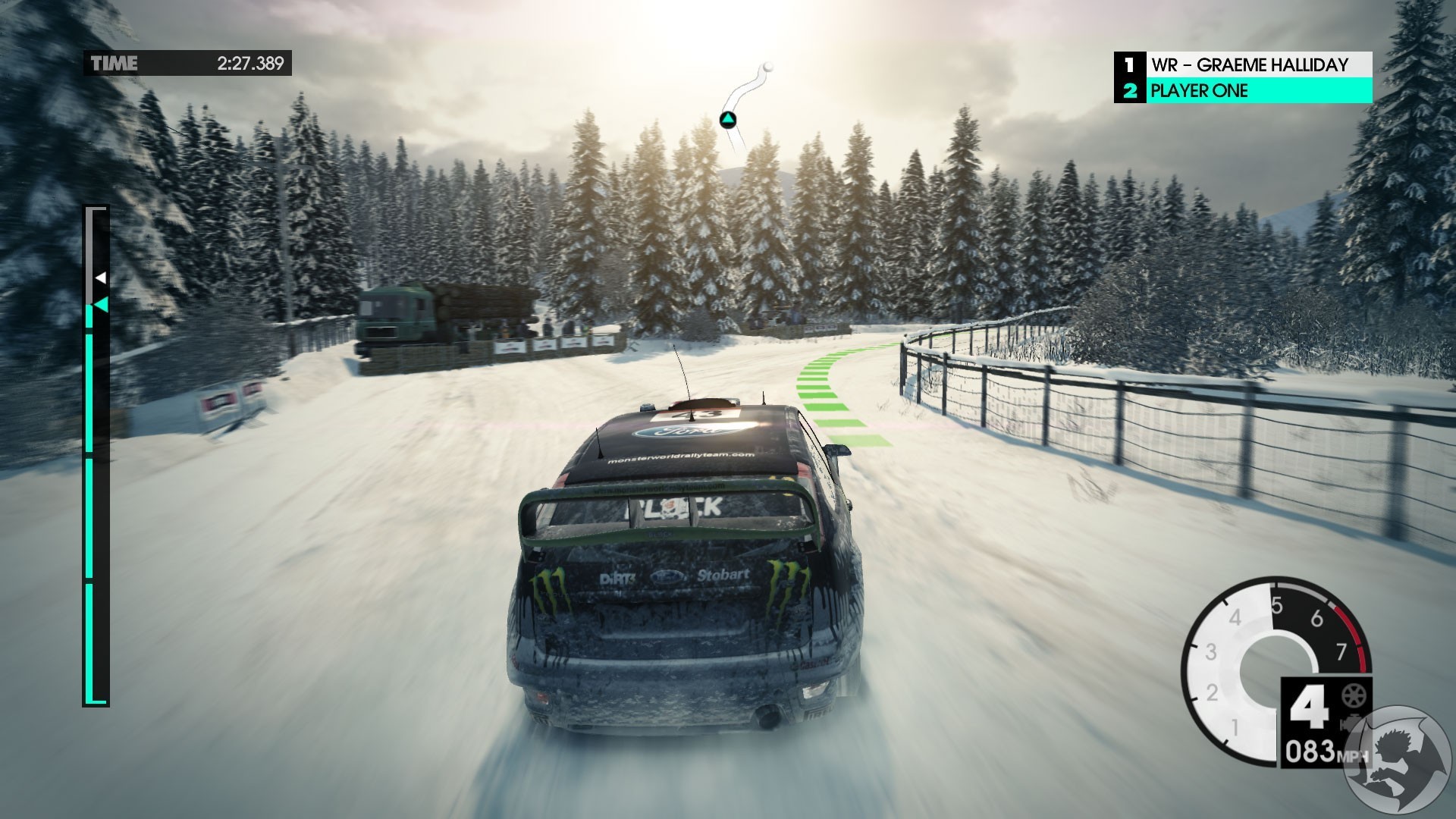Viewport: 1456px width, 819px height.
Task: Select the WR - Graeme Halliday leaderboard row
Action: point(1244,64)
